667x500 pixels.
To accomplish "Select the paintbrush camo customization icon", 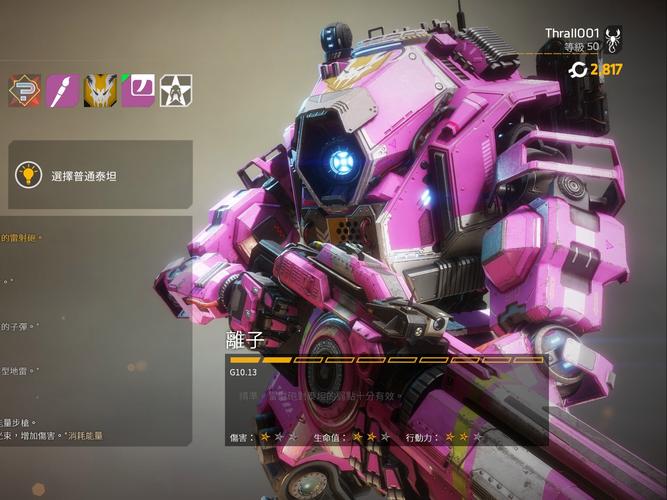I will pos(61,90).
